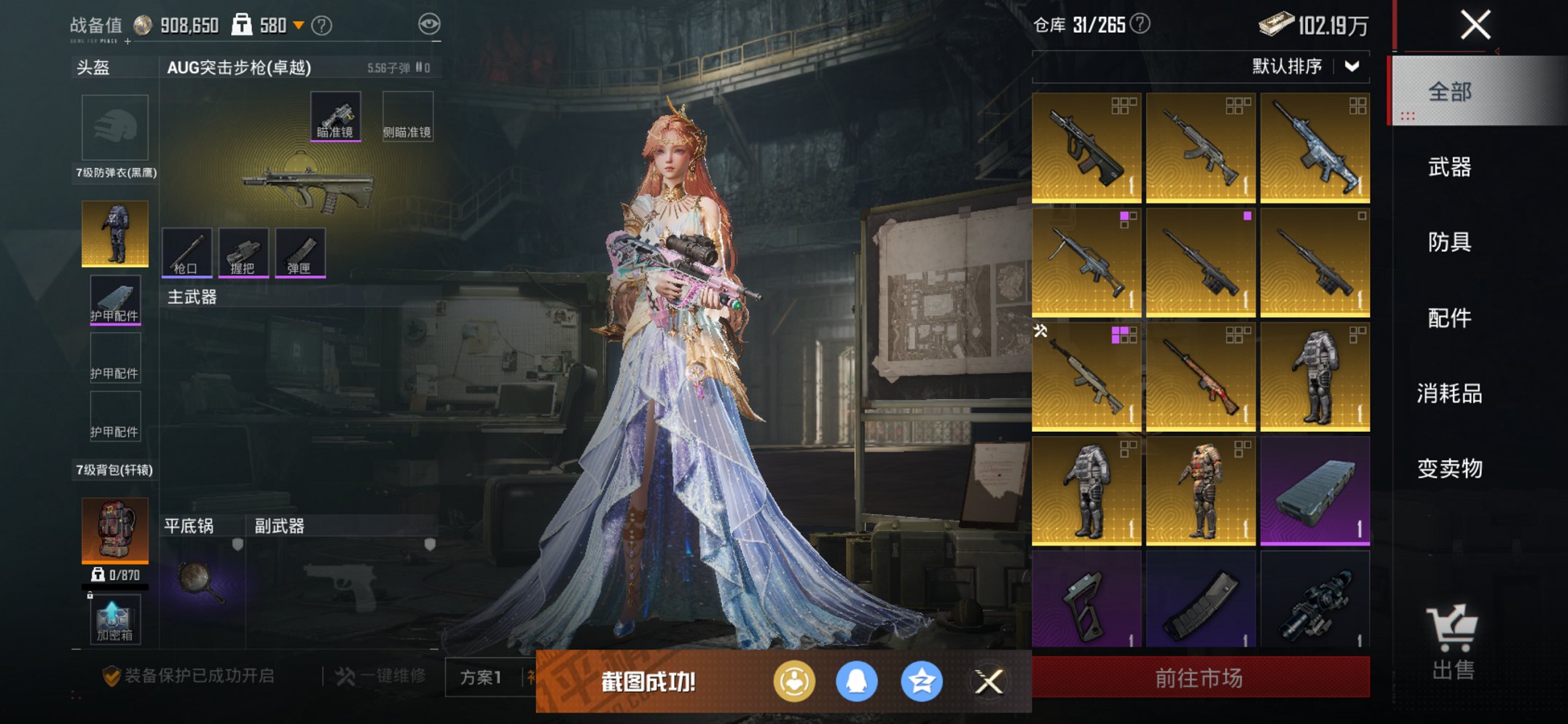Click the 一键维修 one-key repair button
This screenshot has width=1568, height=724.
[x=380, y=677]
